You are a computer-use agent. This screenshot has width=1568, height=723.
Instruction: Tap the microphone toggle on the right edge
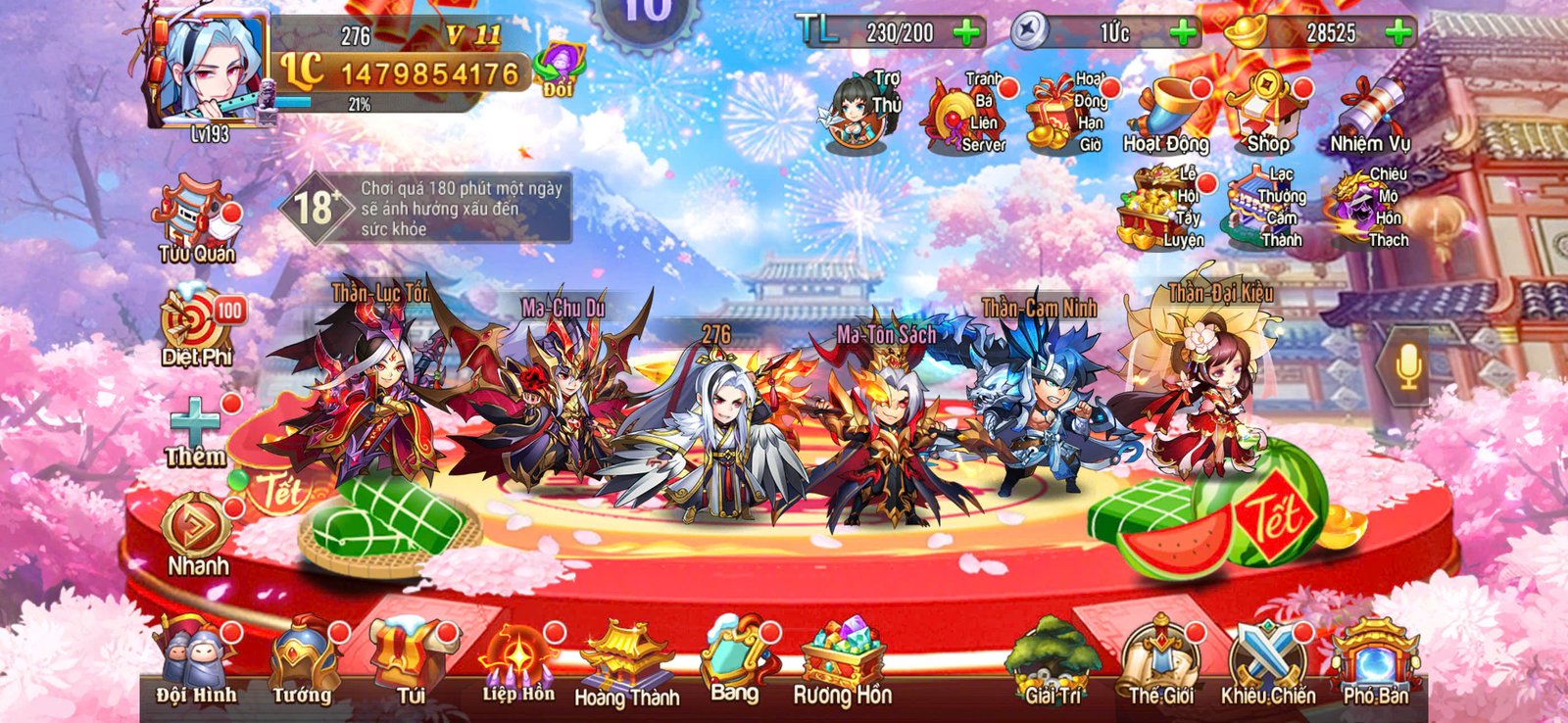tap(1409, 367)
